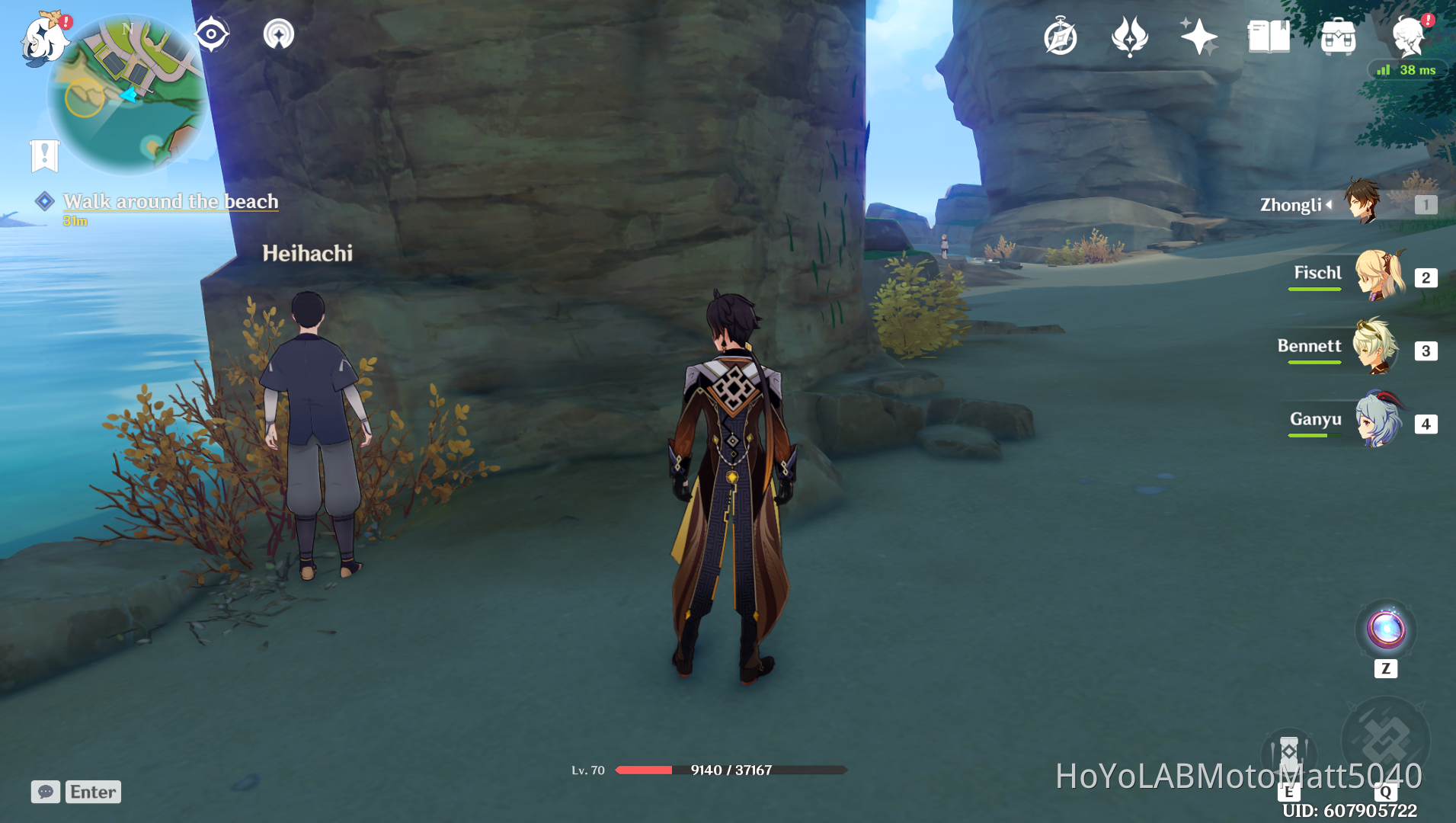1456x823 pixels.
Task: Open the minimap in the corner
Action: (x=126, y=91)
